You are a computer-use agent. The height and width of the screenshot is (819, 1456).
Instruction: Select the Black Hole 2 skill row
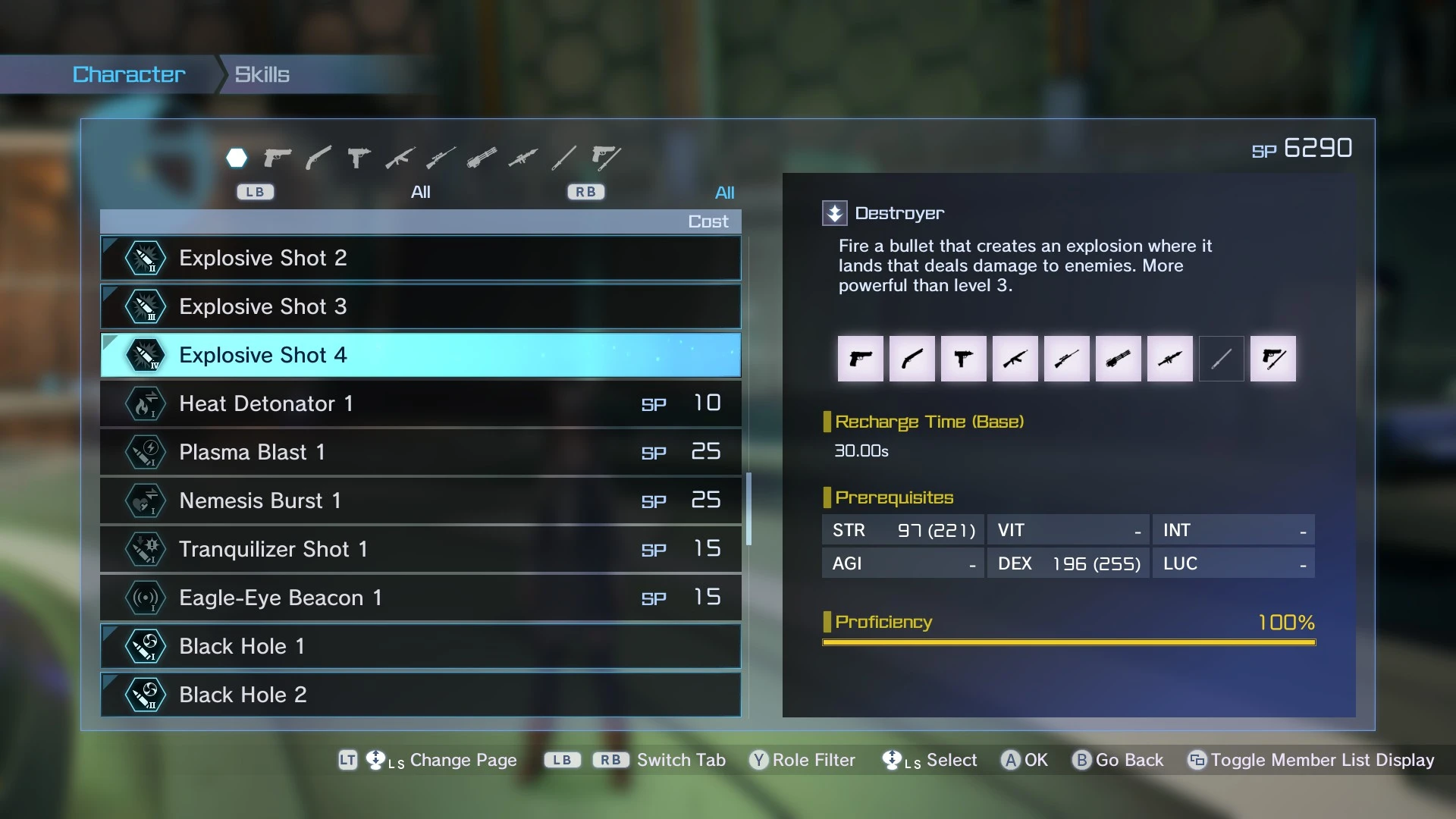coord(420,695)
